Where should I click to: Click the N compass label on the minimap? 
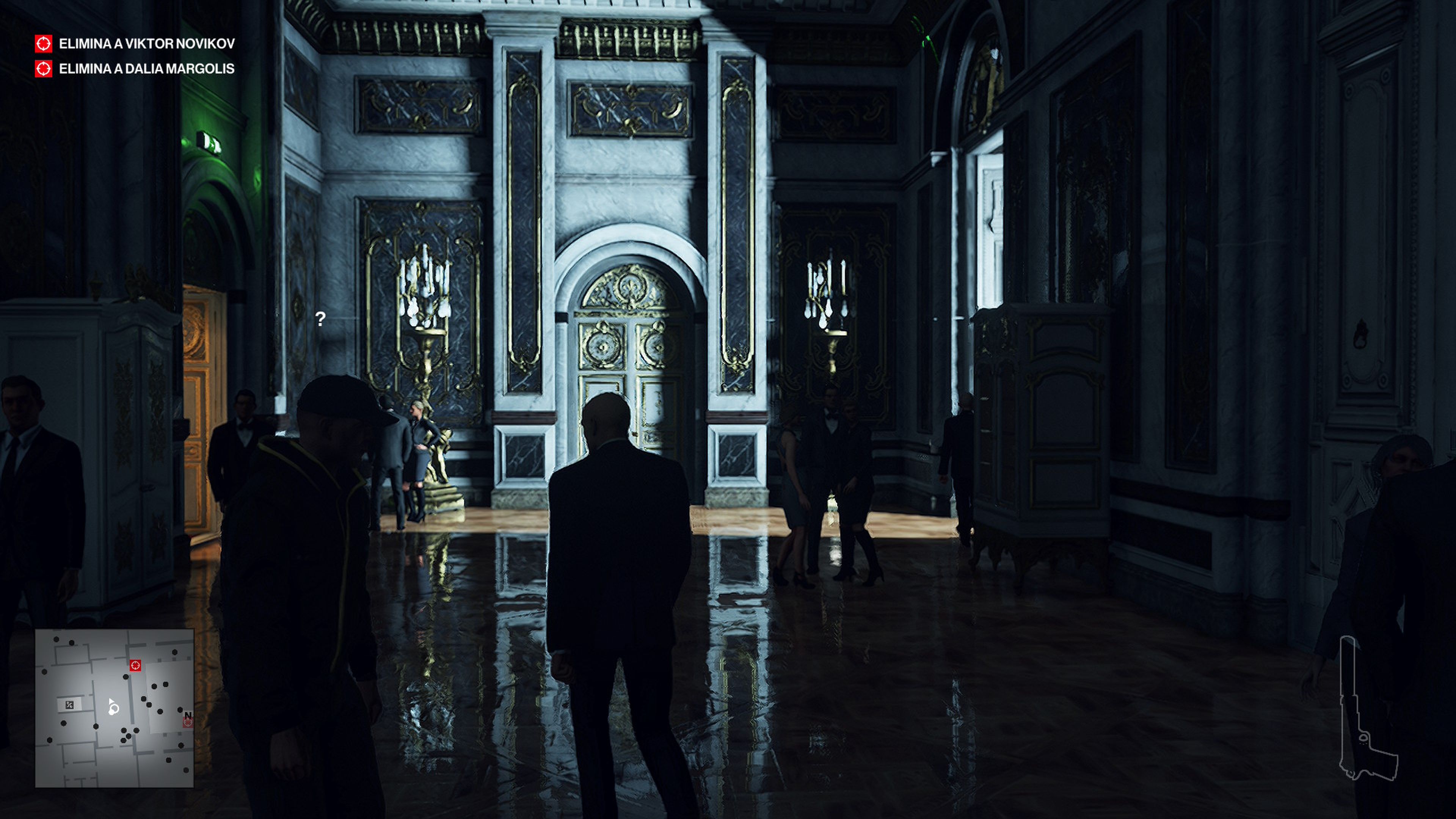click(188, 714)
